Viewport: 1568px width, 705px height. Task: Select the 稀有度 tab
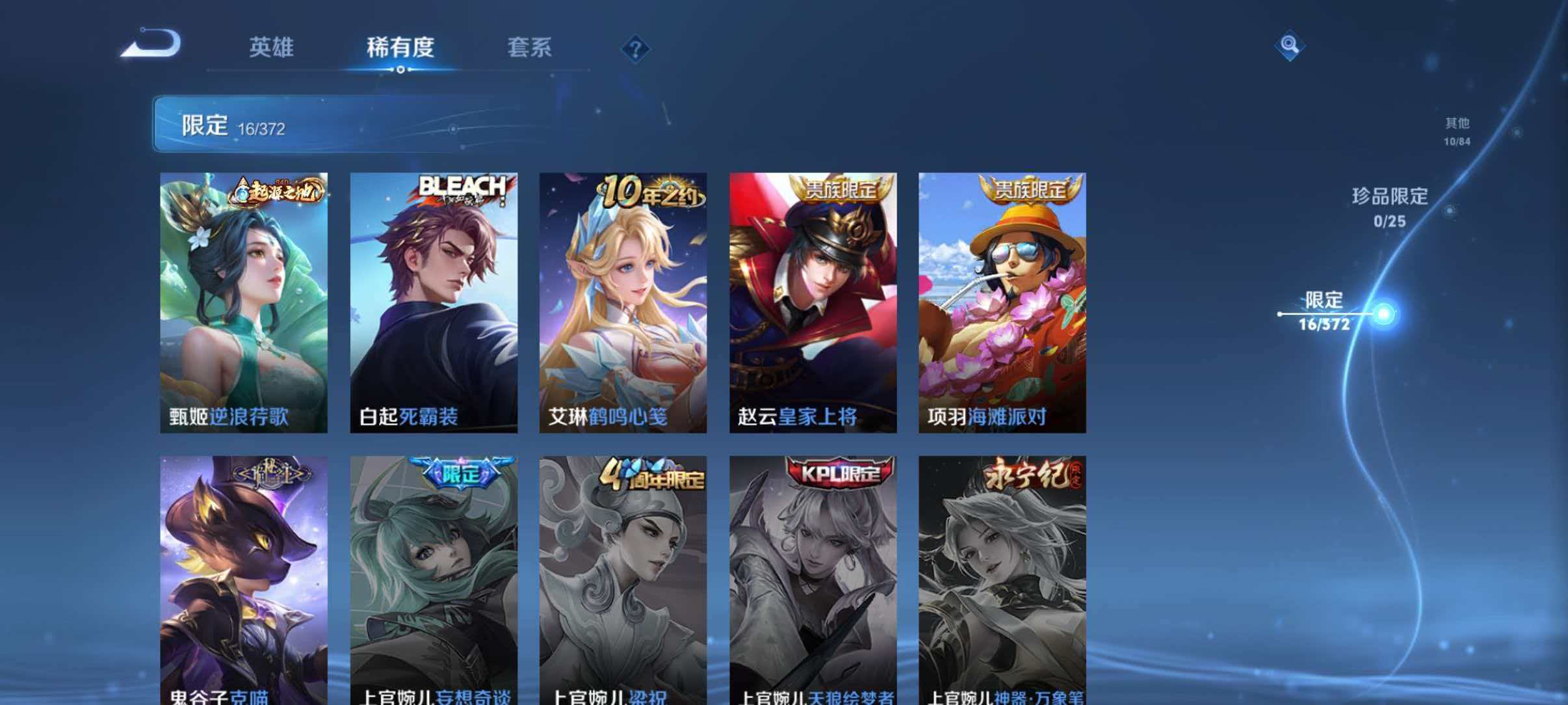click(401, 47)
